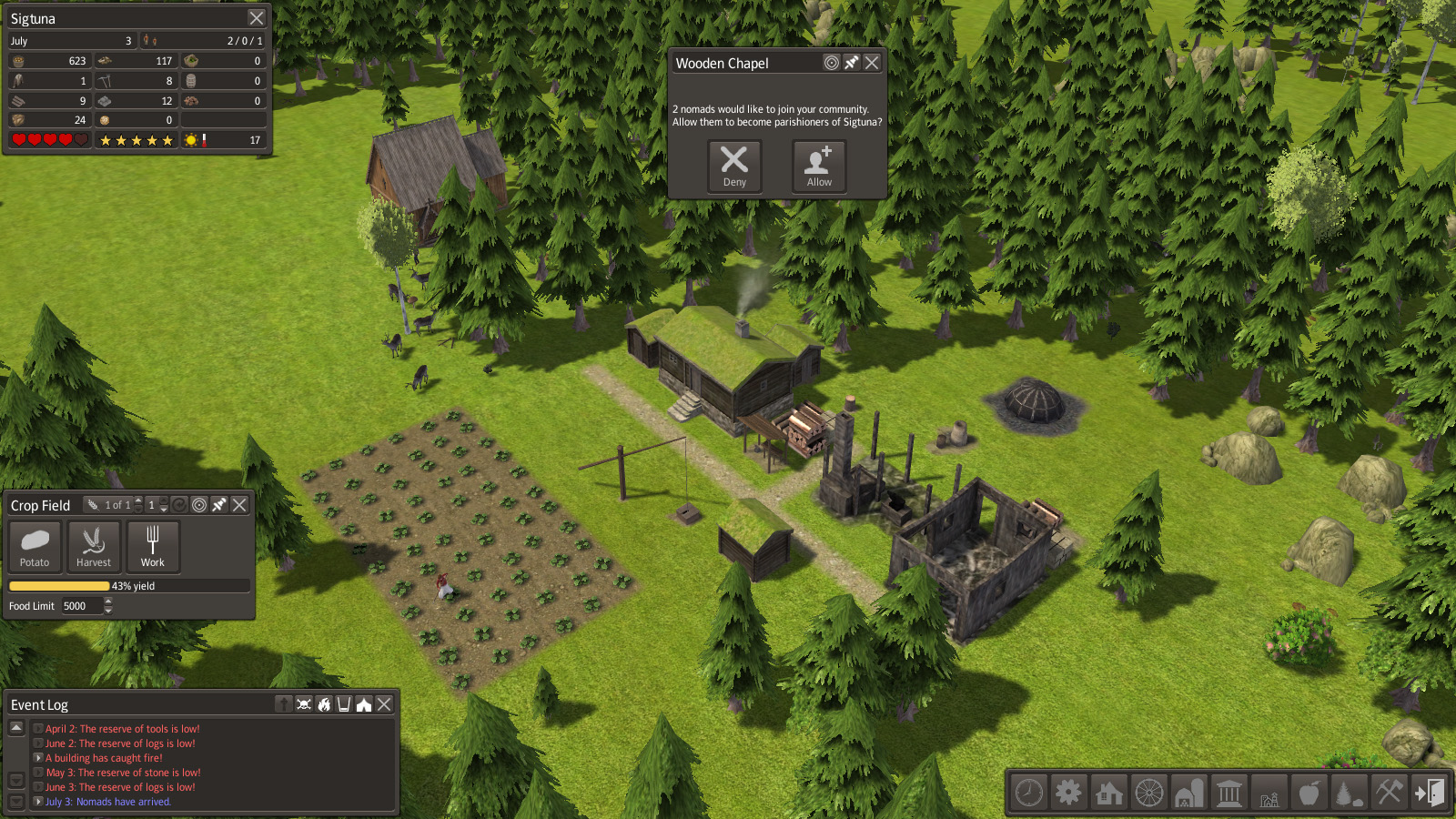
Task: Allow the nomads to join Sigtuna
Action: pyautogui.click(x=819, y=167)
